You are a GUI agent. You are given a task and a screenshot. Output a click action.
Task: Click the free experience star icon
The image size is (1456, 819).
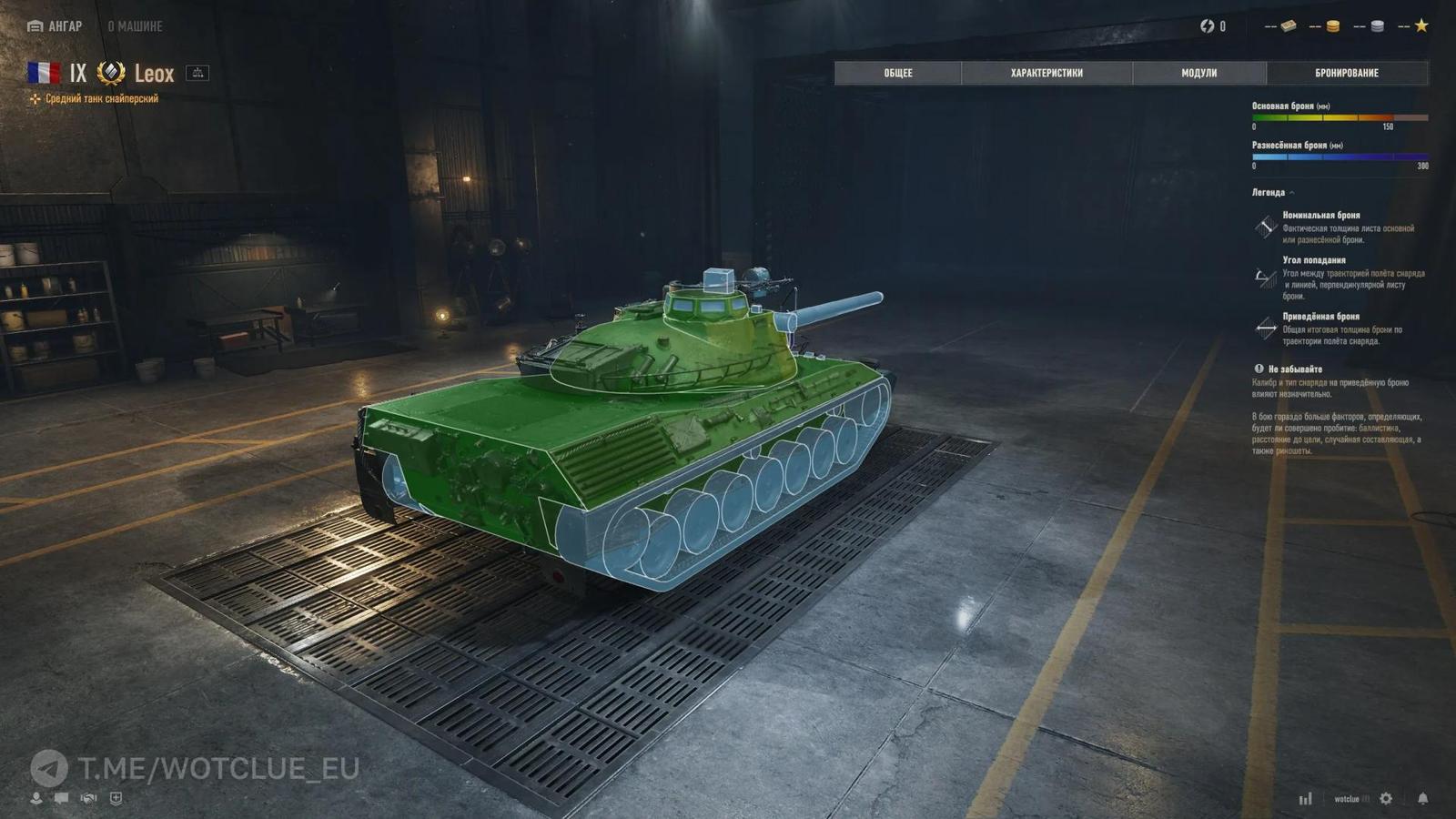(x=1421, y=26)
